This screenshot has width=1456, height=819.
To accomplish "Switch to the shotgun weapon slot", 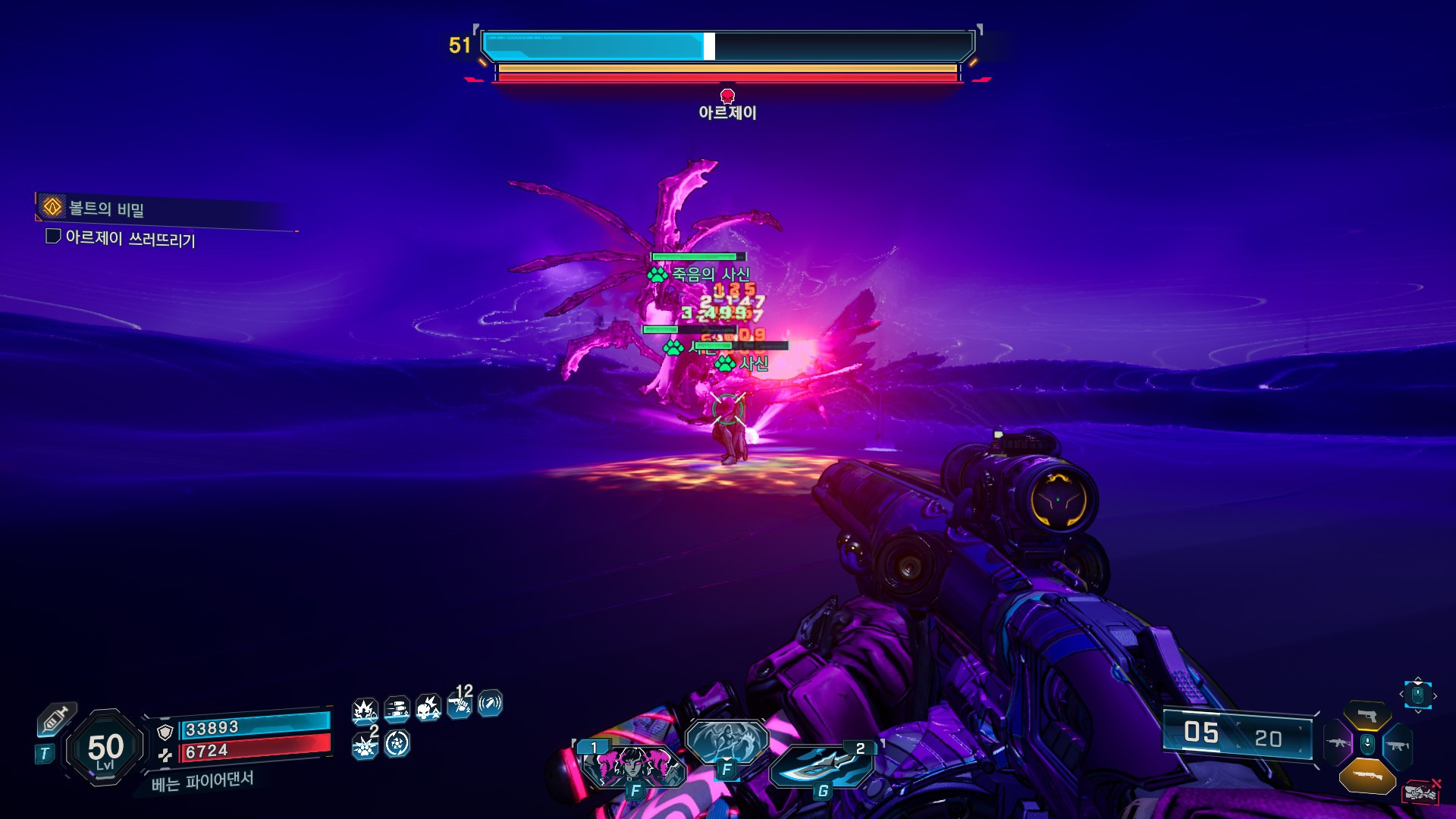I will click(x=1367, y=775).
